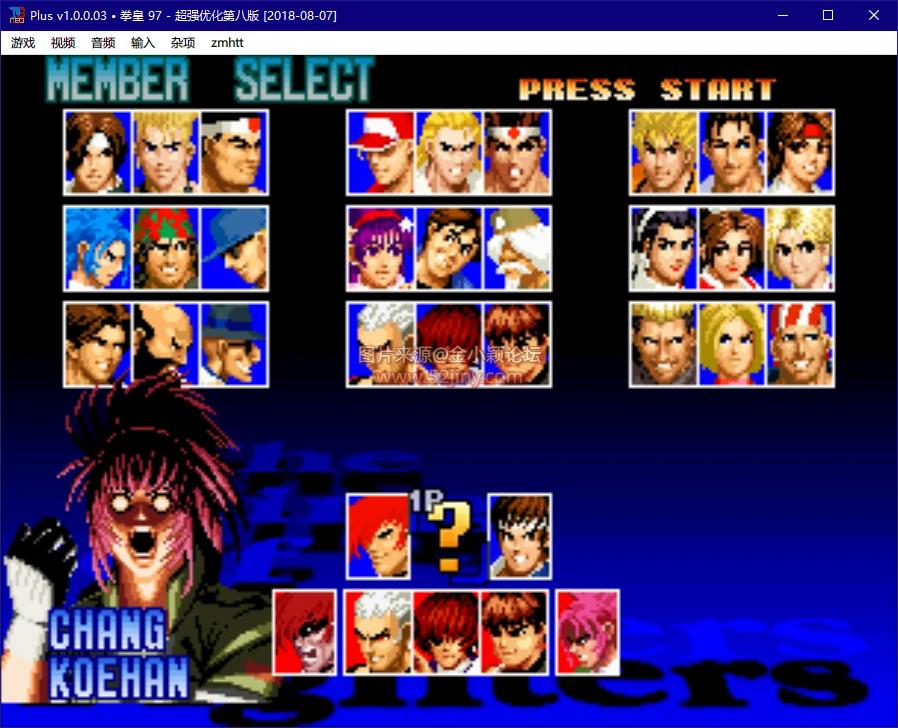Choose blond Benimaru's portrait tile
Viewport: 898px width, 728px height.
point(166,152)
